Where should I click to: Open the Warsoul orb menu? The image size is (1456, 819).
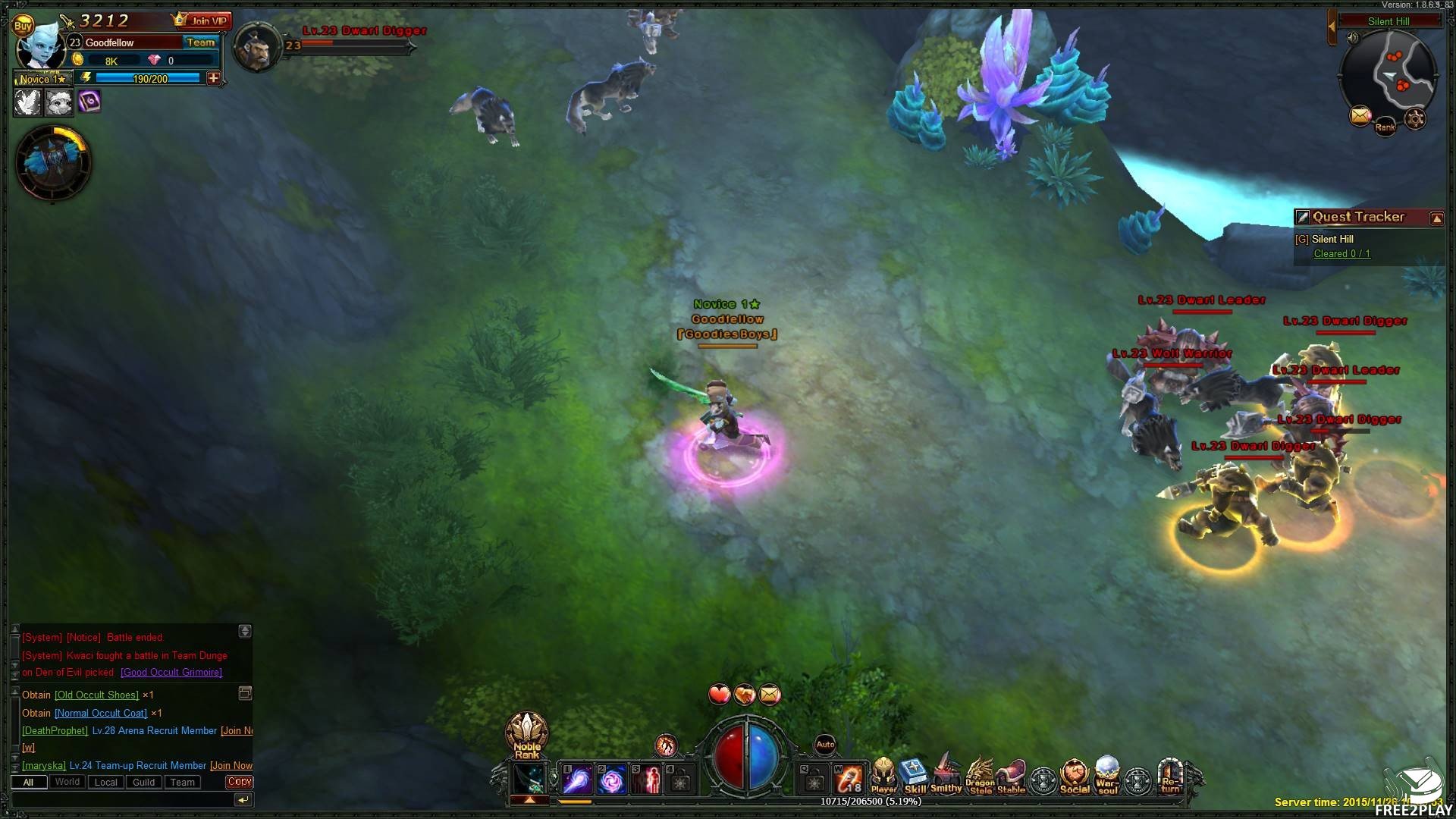tap(1107, 775)
